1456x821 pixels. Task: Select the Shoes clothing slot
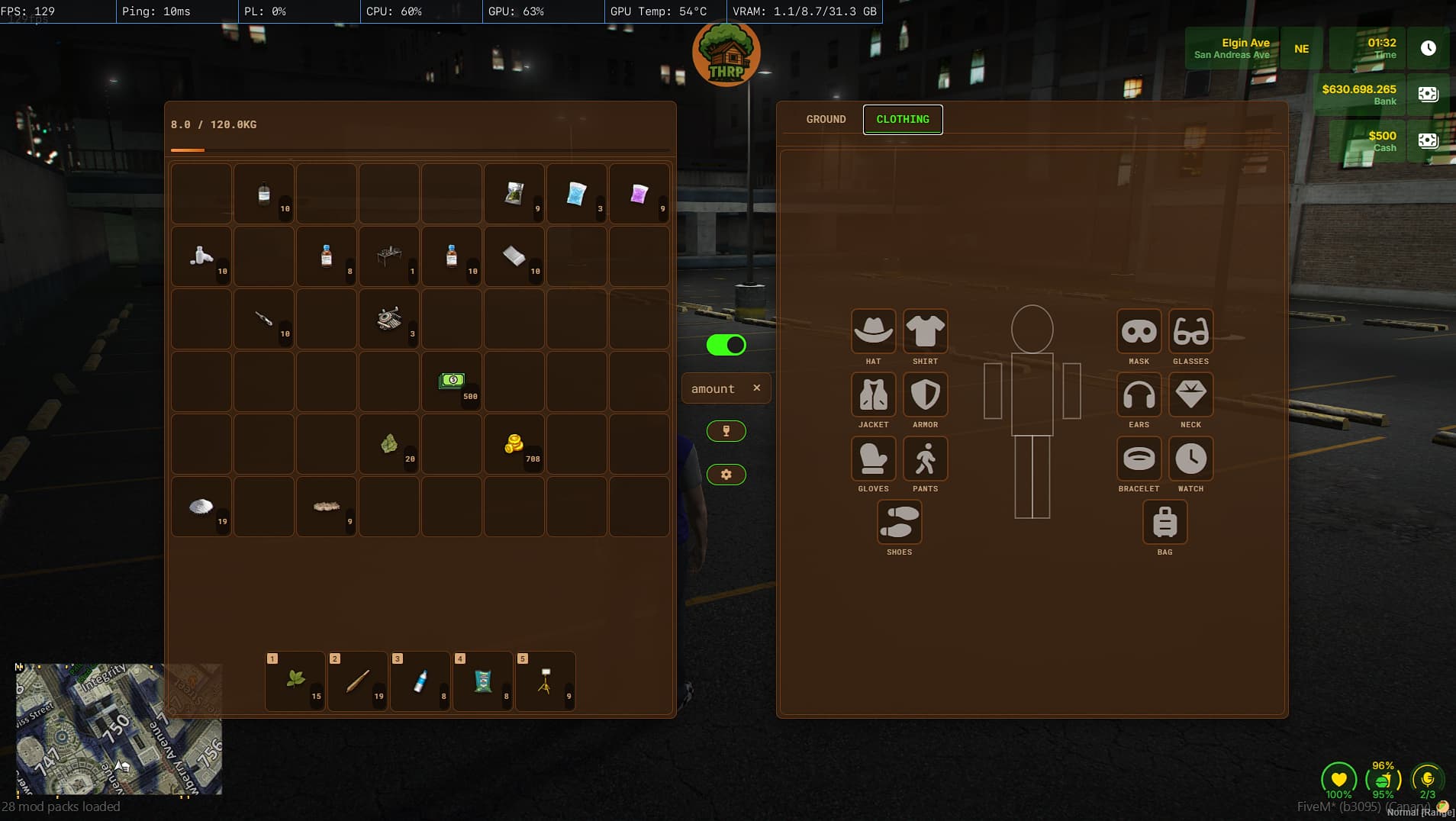click(899, 522)
